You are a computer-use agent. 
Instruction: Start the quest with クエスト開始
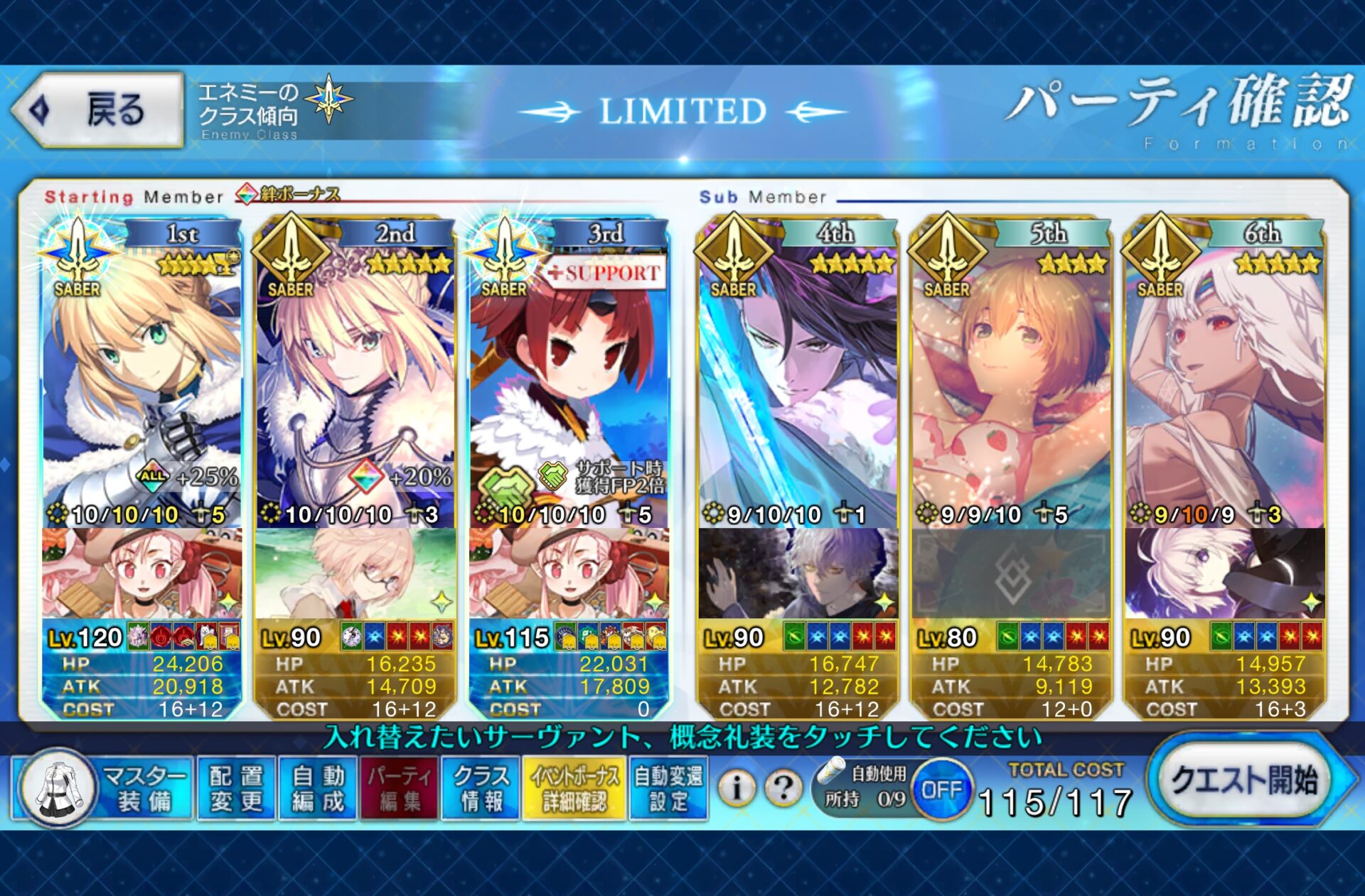[x=1244, y=782]
